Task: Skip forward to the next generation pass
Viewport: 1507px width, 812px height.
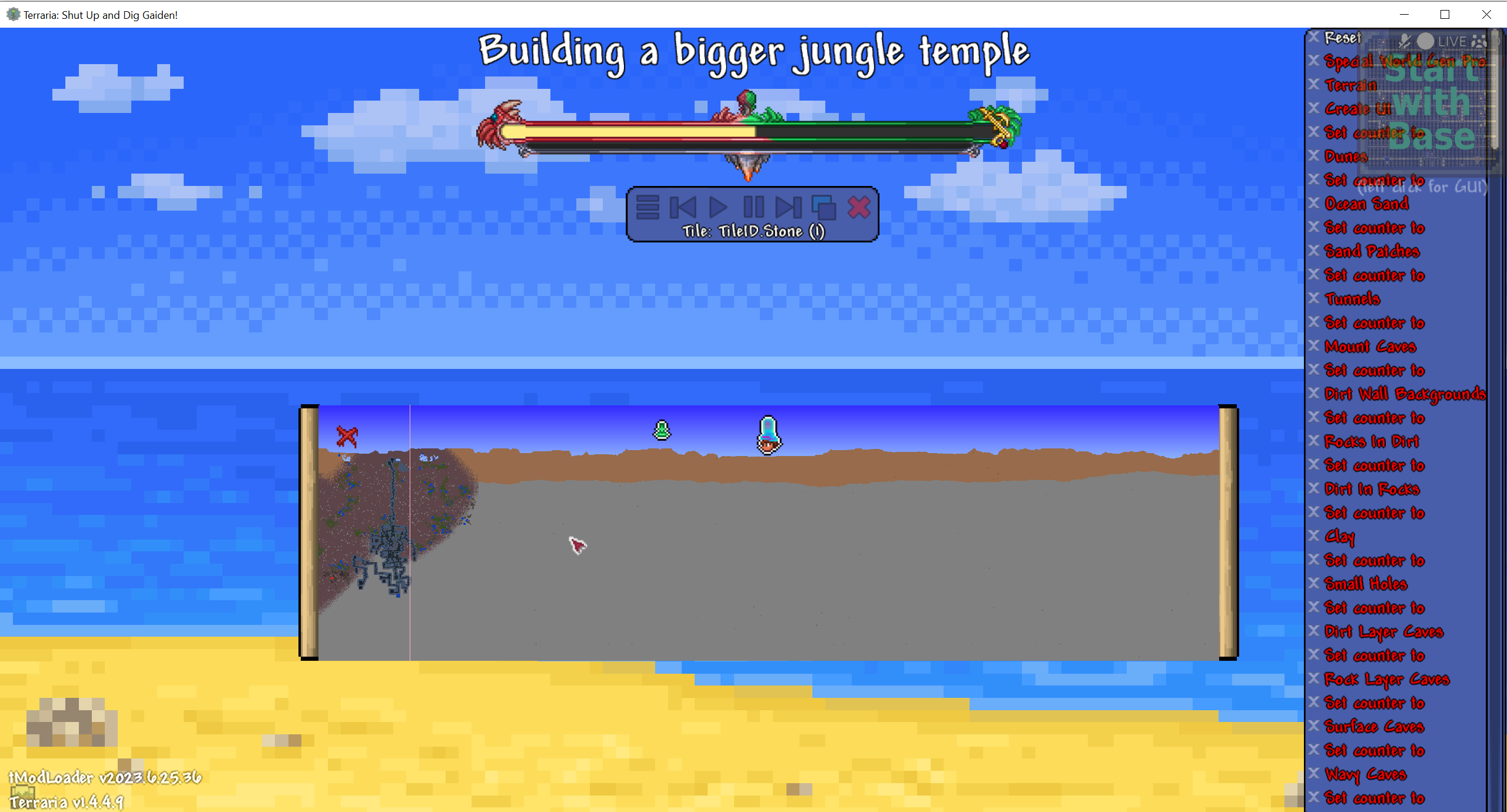Action: coord(789,207)
